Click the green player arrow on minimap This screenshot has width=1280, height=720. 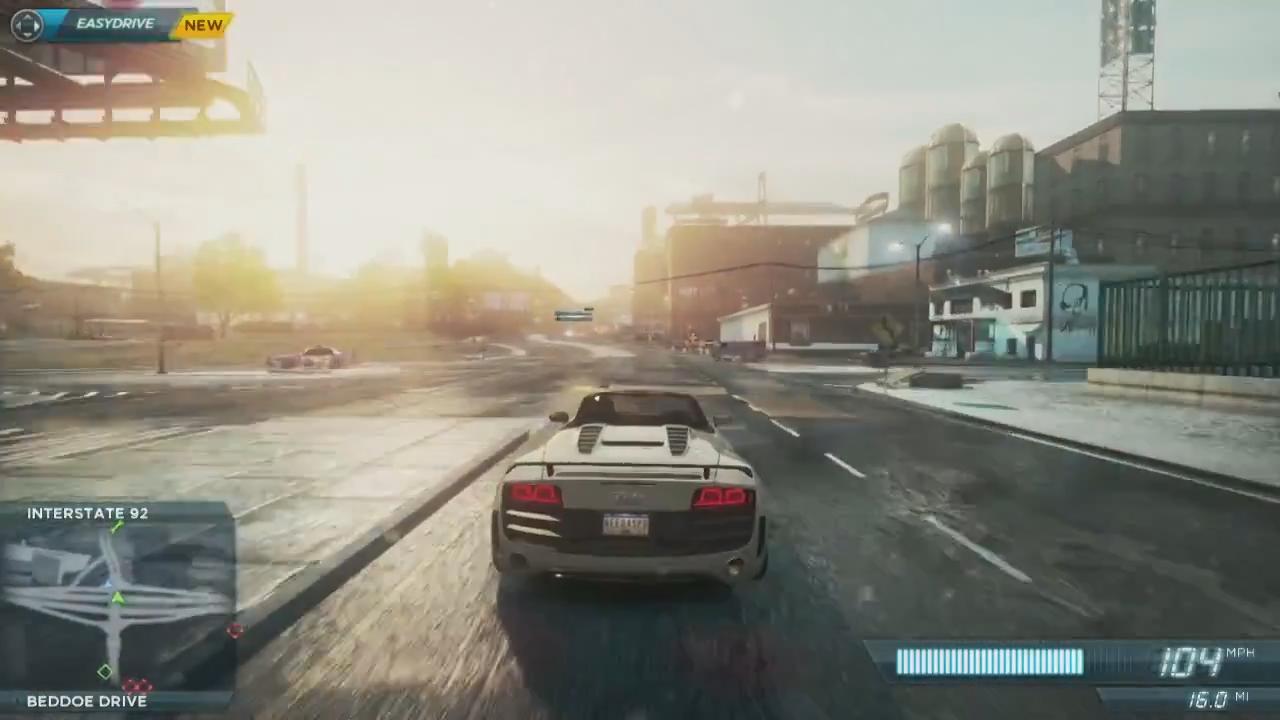click(117, 598)
